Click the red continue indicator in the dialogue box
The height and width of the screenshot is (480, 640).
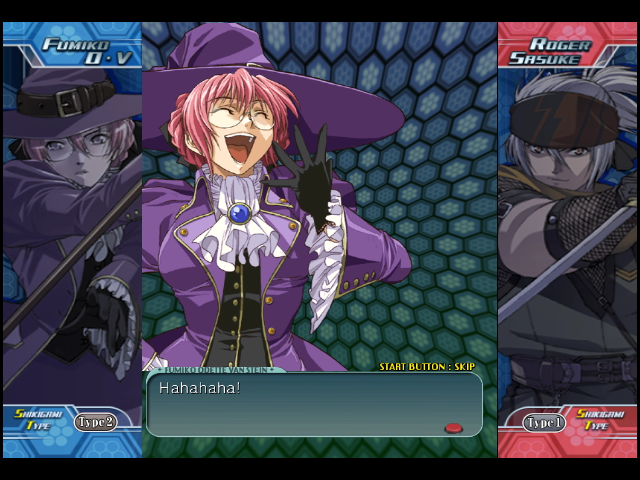click(453, 428)
